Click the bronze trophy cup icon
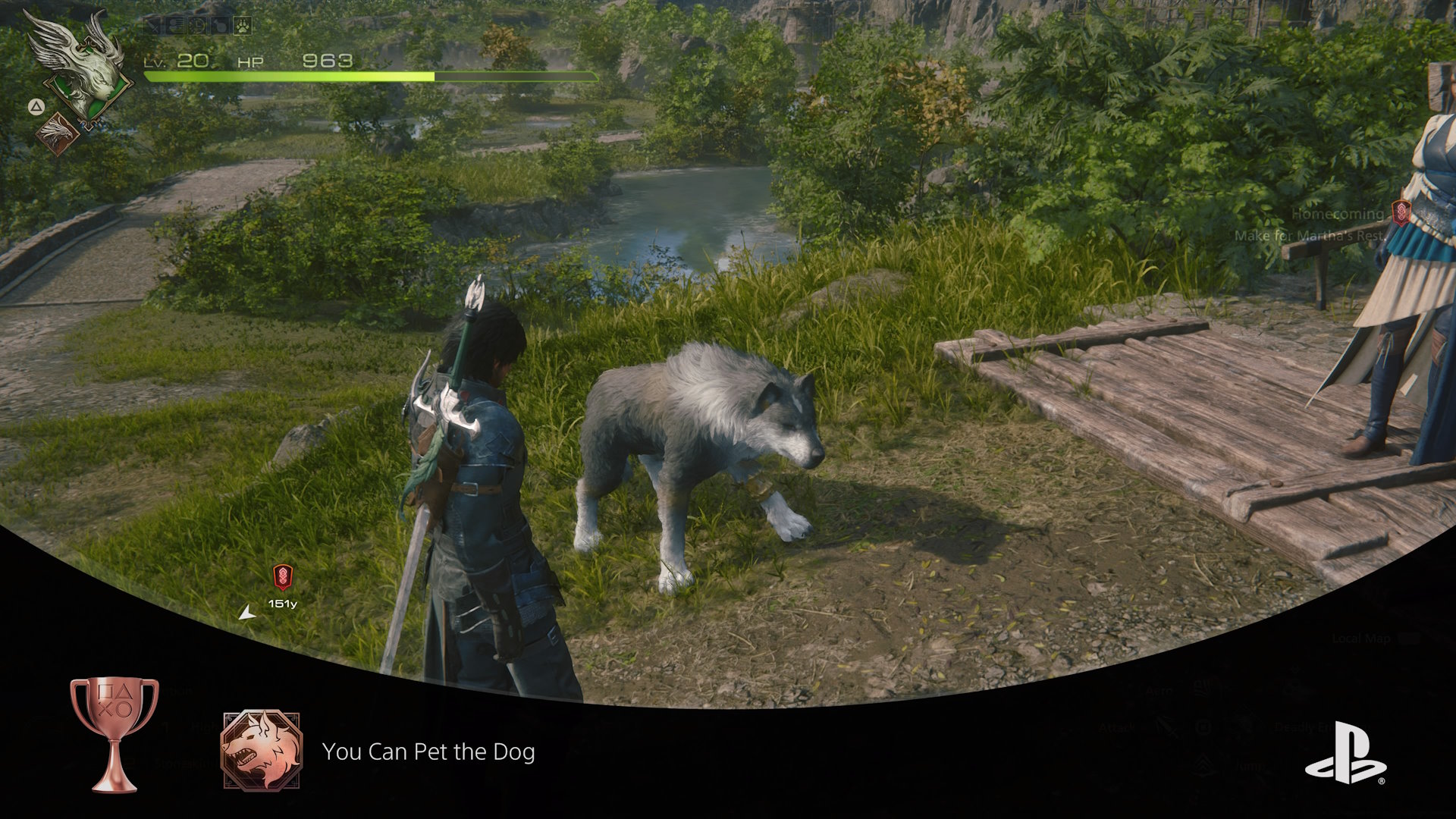This screenshot has height=819, width=1456. click(115, 733)
